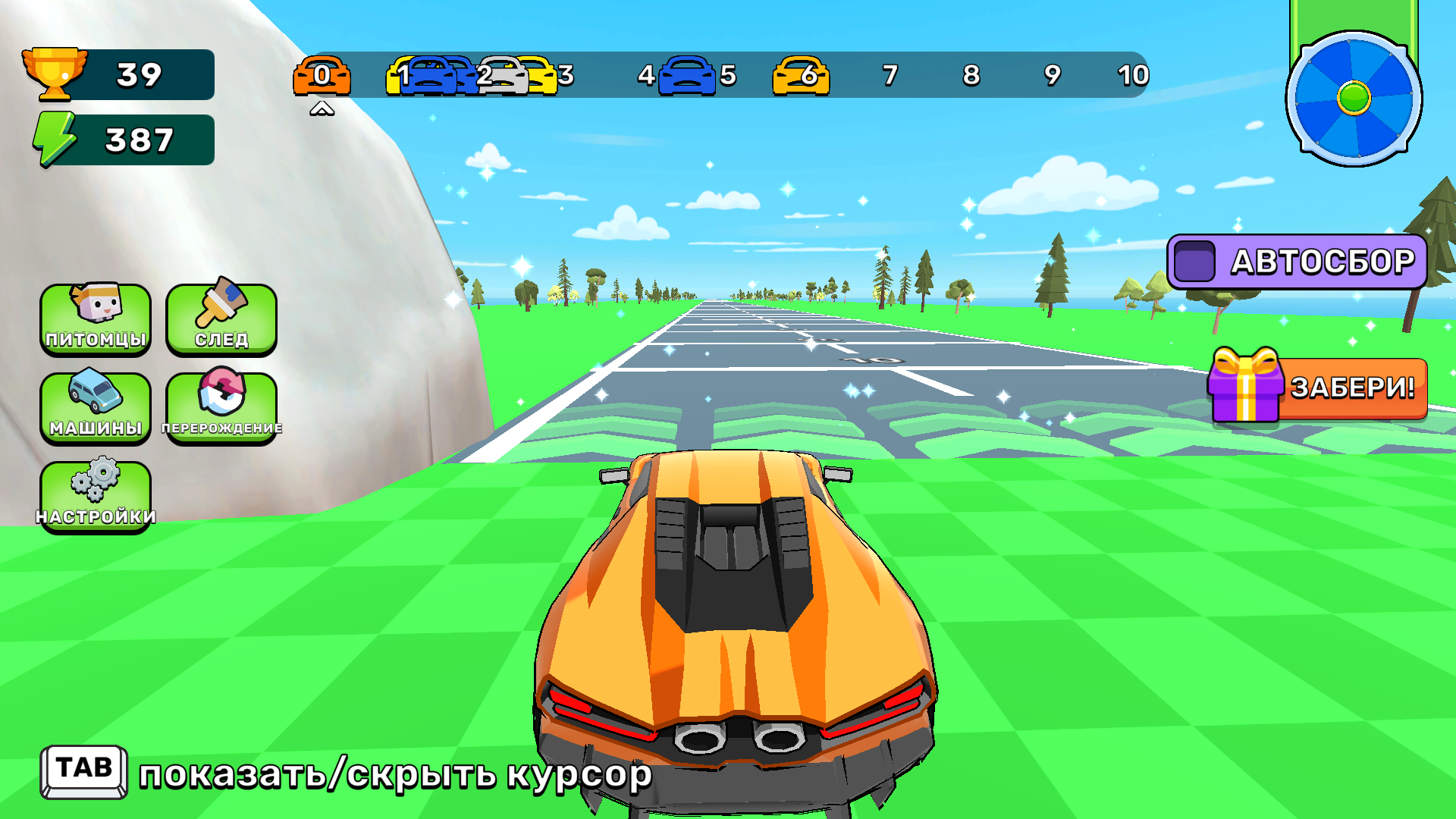This screenshot has width=1456, height=819.
Task: Click the purple gift box icon
Action: (1244, 388)
